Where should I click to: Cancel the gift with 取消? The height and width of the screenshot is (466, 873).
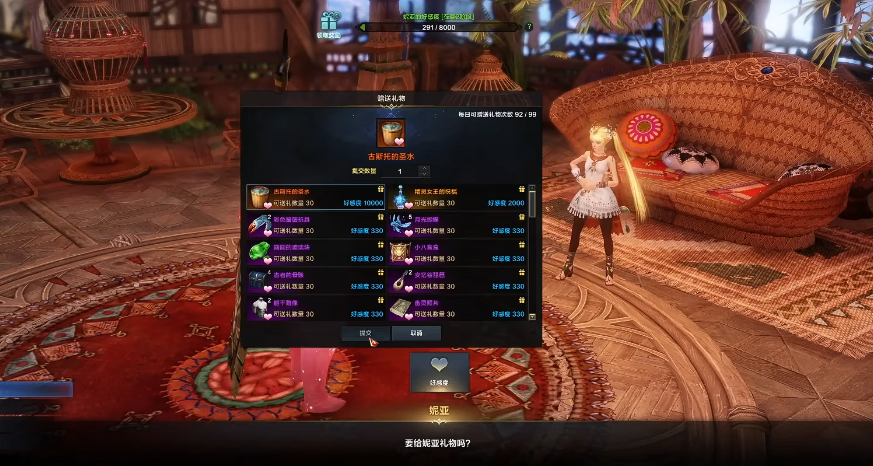tap(416, 333)
